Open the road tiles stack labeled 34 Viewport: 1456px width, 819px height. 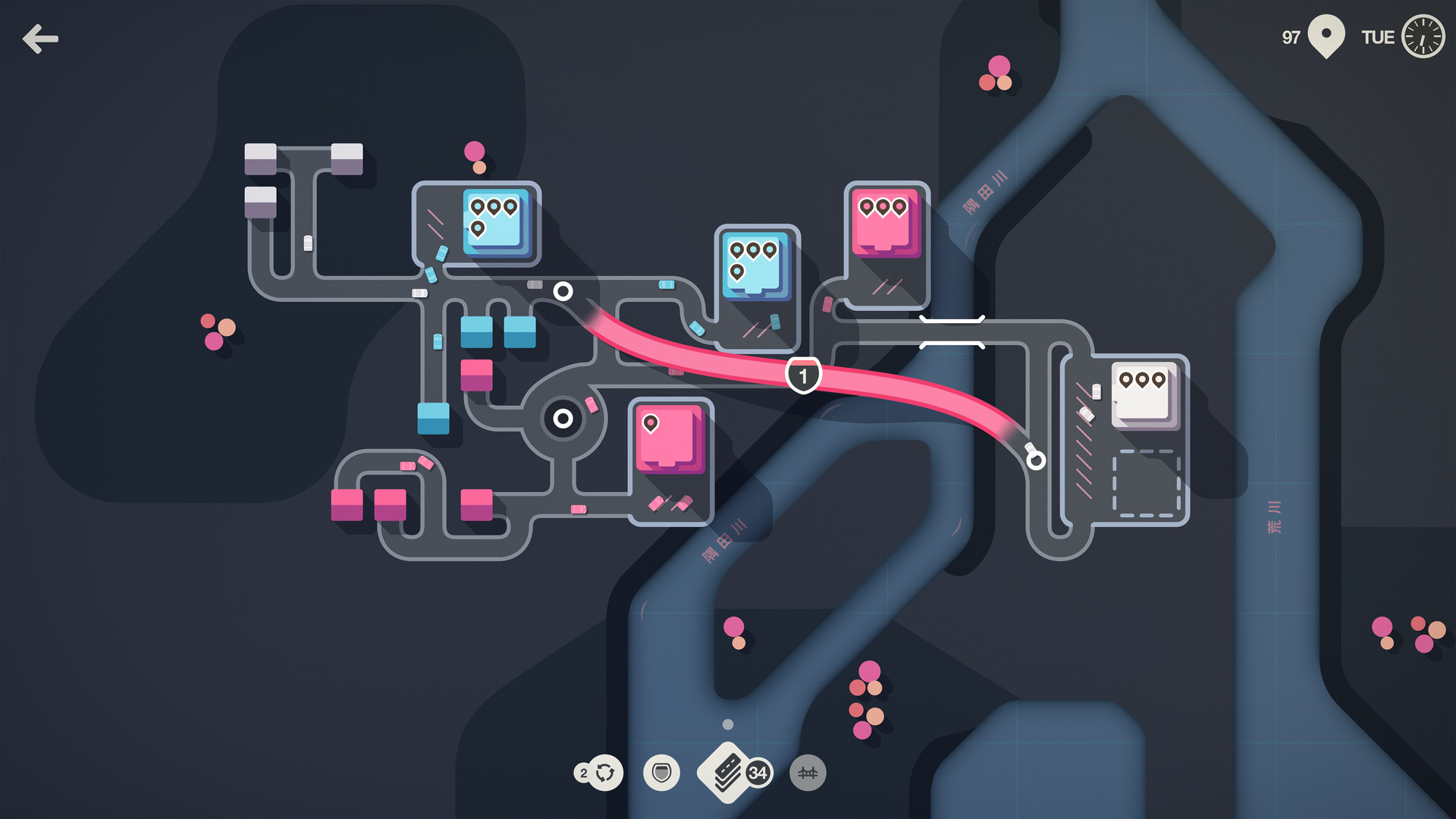[730, 773]
